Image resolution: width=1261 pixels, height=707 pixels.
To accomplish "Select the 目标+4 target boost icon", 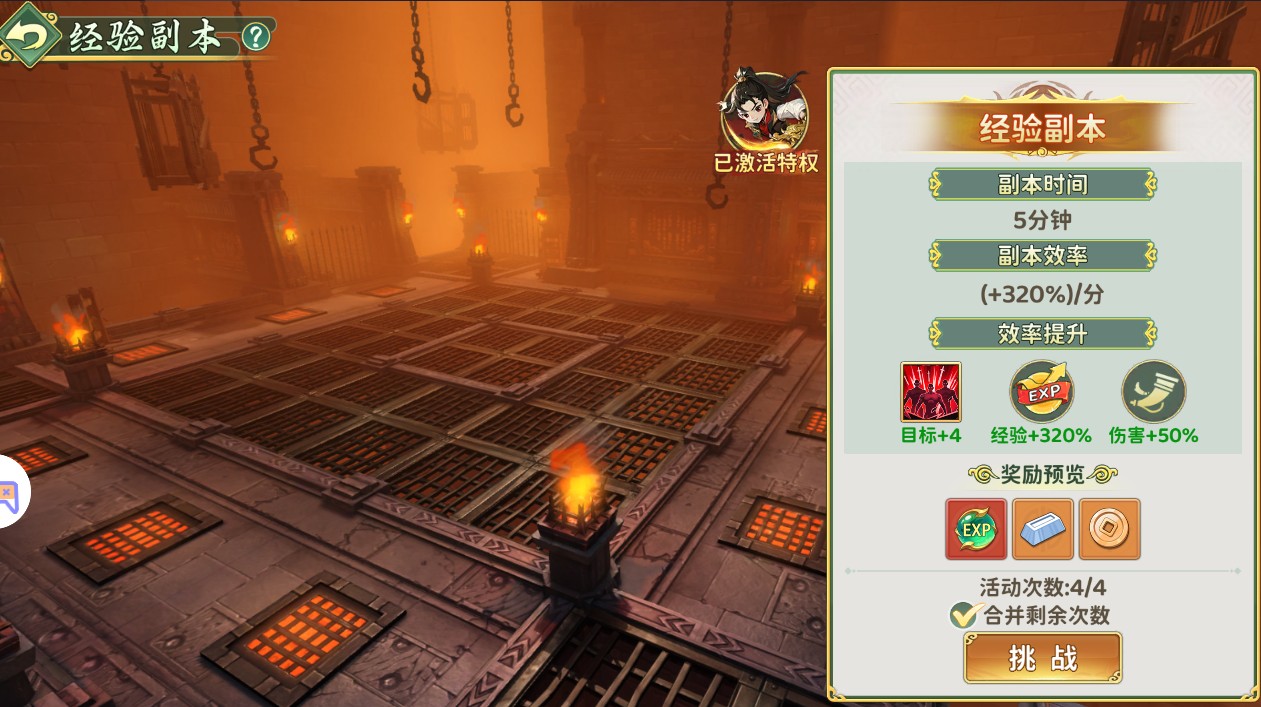I will pyautogui.click(x=930, y=392).
